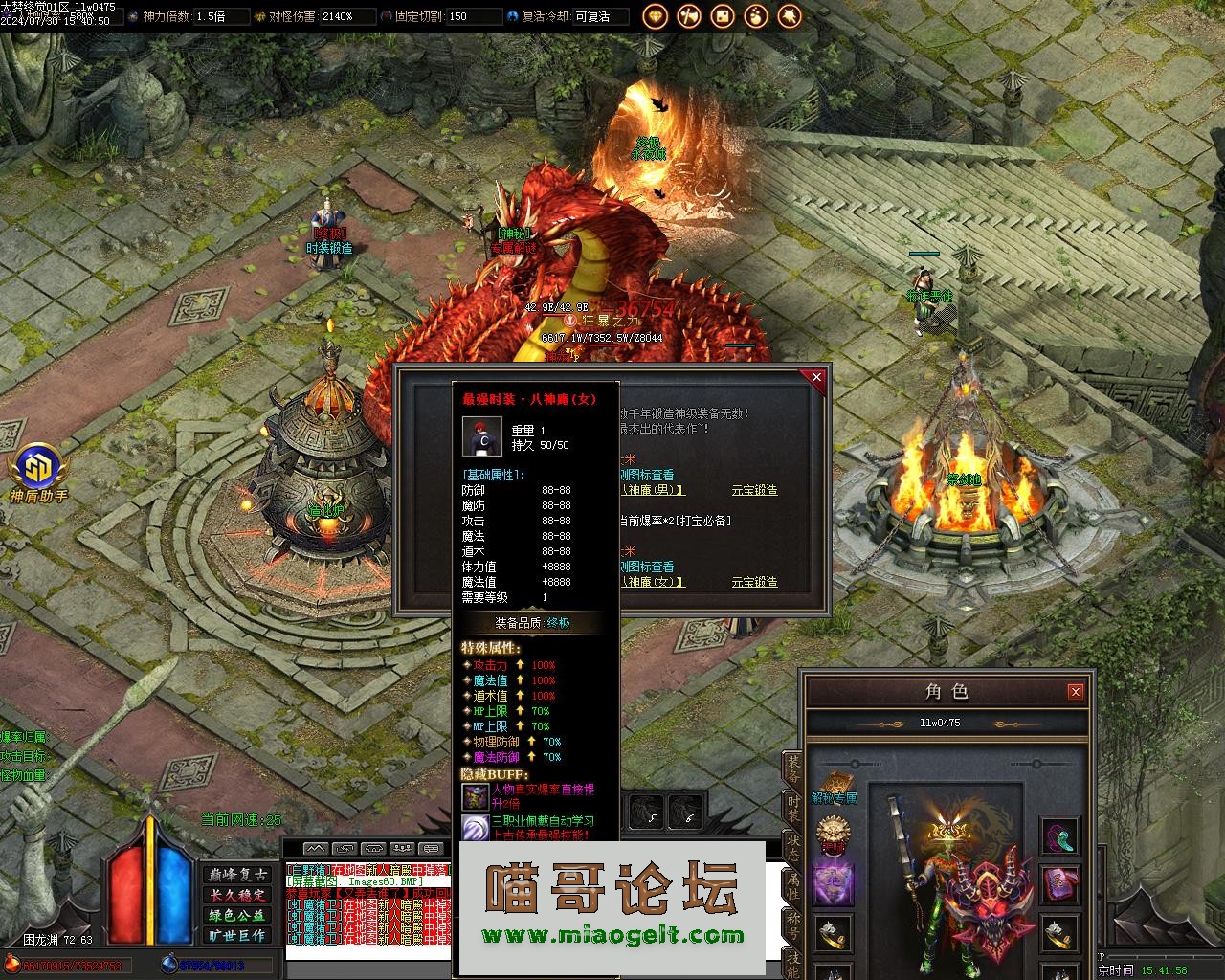1225x980 pixels.
Task: Click the dice icon in top bar
Action: (723, 15)
